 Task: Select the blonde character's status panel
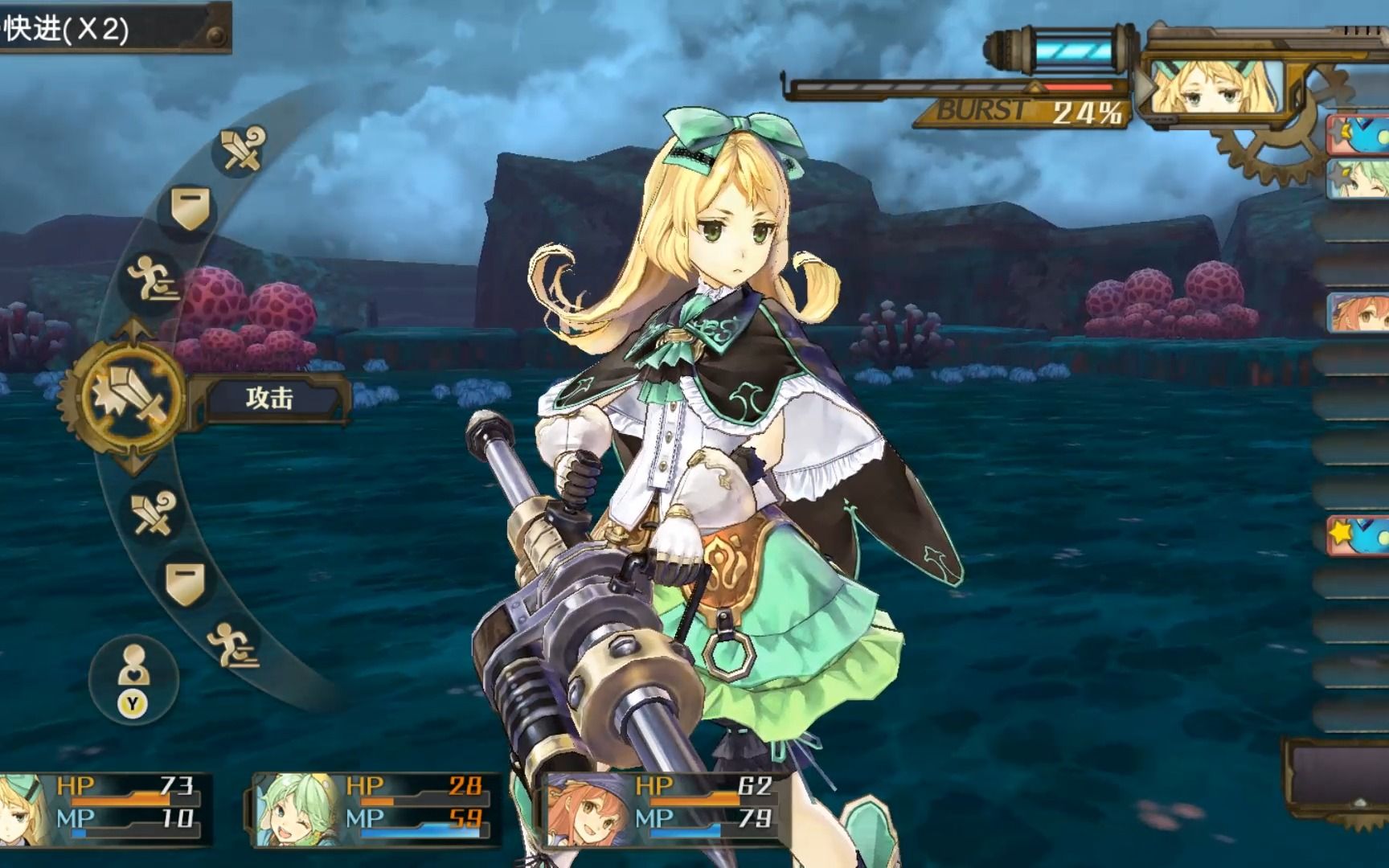pos(106,809)
